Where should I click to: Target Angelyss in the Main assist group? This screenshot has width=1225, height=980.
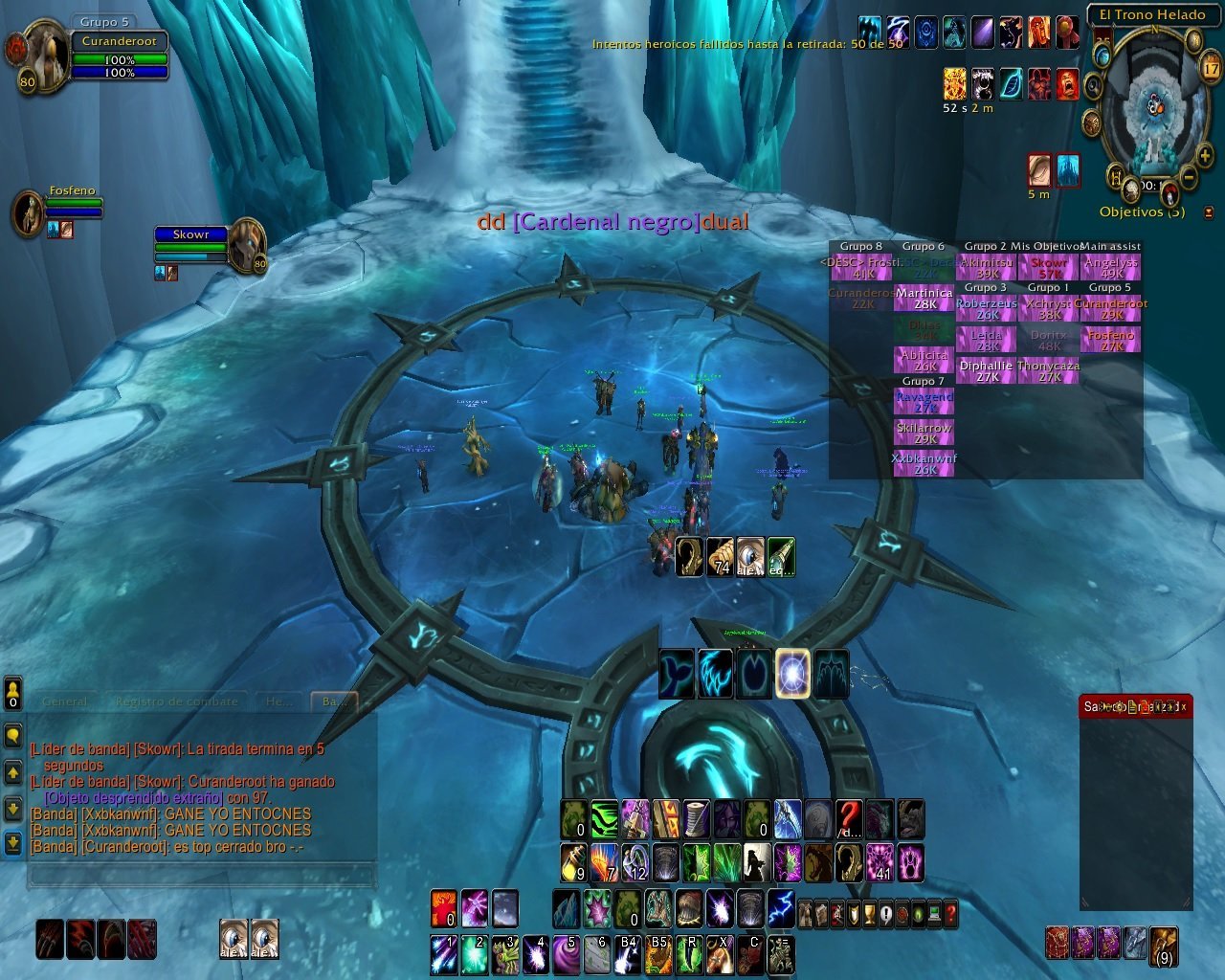tap(1111, 267)
